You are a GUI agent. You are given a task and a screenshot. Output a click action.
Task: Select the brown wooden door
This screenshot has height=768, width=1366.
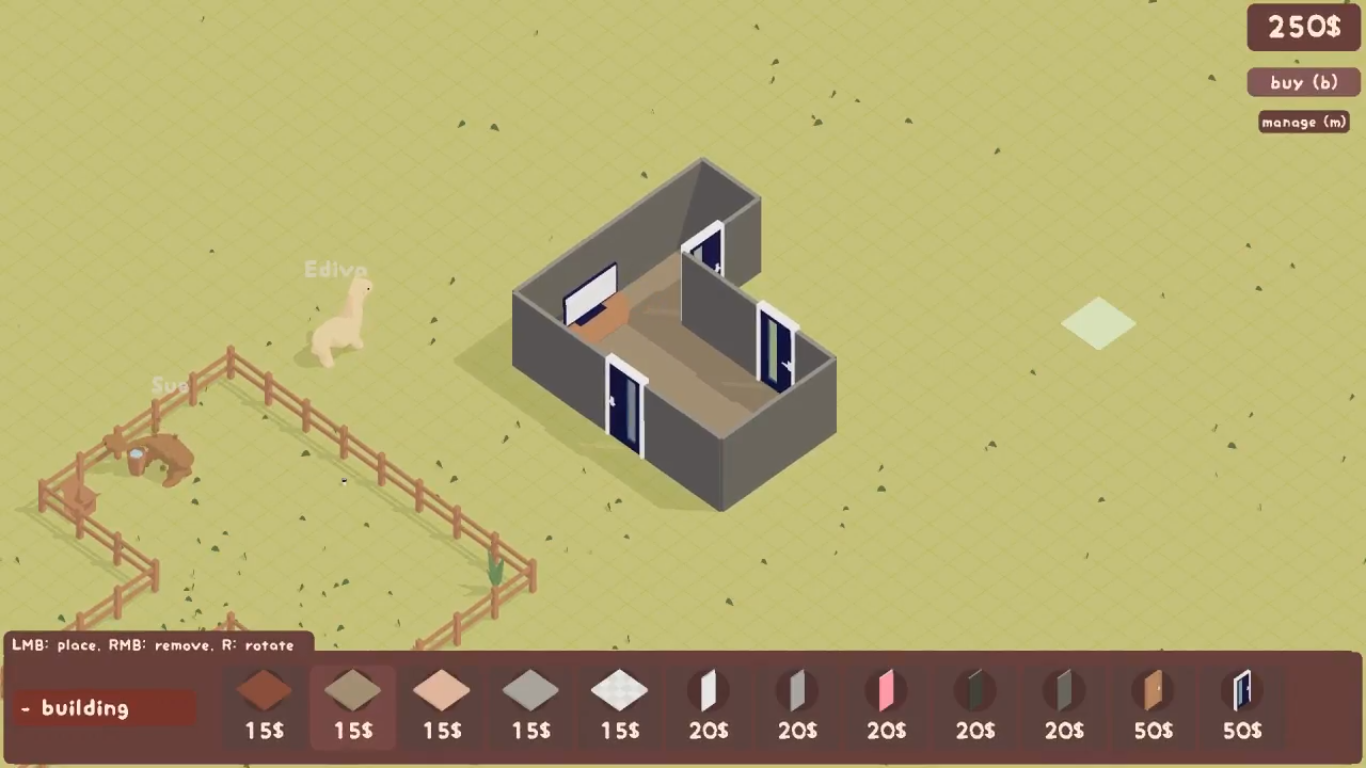point(1153,705)
